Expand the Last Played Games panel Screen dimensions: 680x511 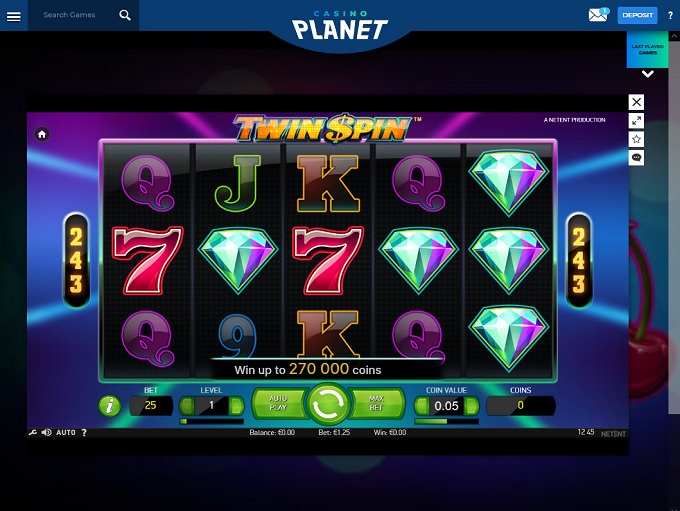[x=648, y=73]
